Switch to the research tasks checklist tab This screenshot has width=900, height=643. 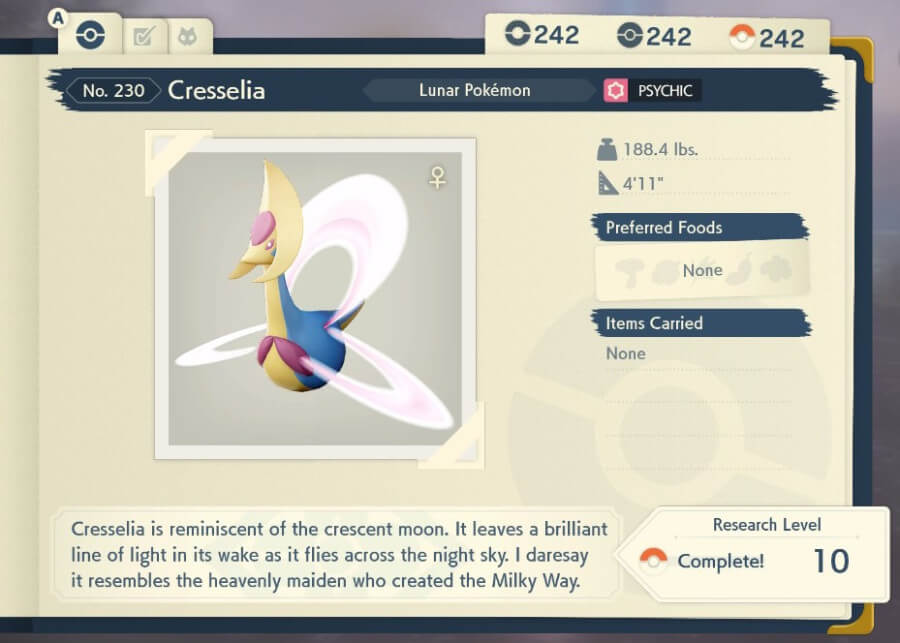click(x=144, y=38)
